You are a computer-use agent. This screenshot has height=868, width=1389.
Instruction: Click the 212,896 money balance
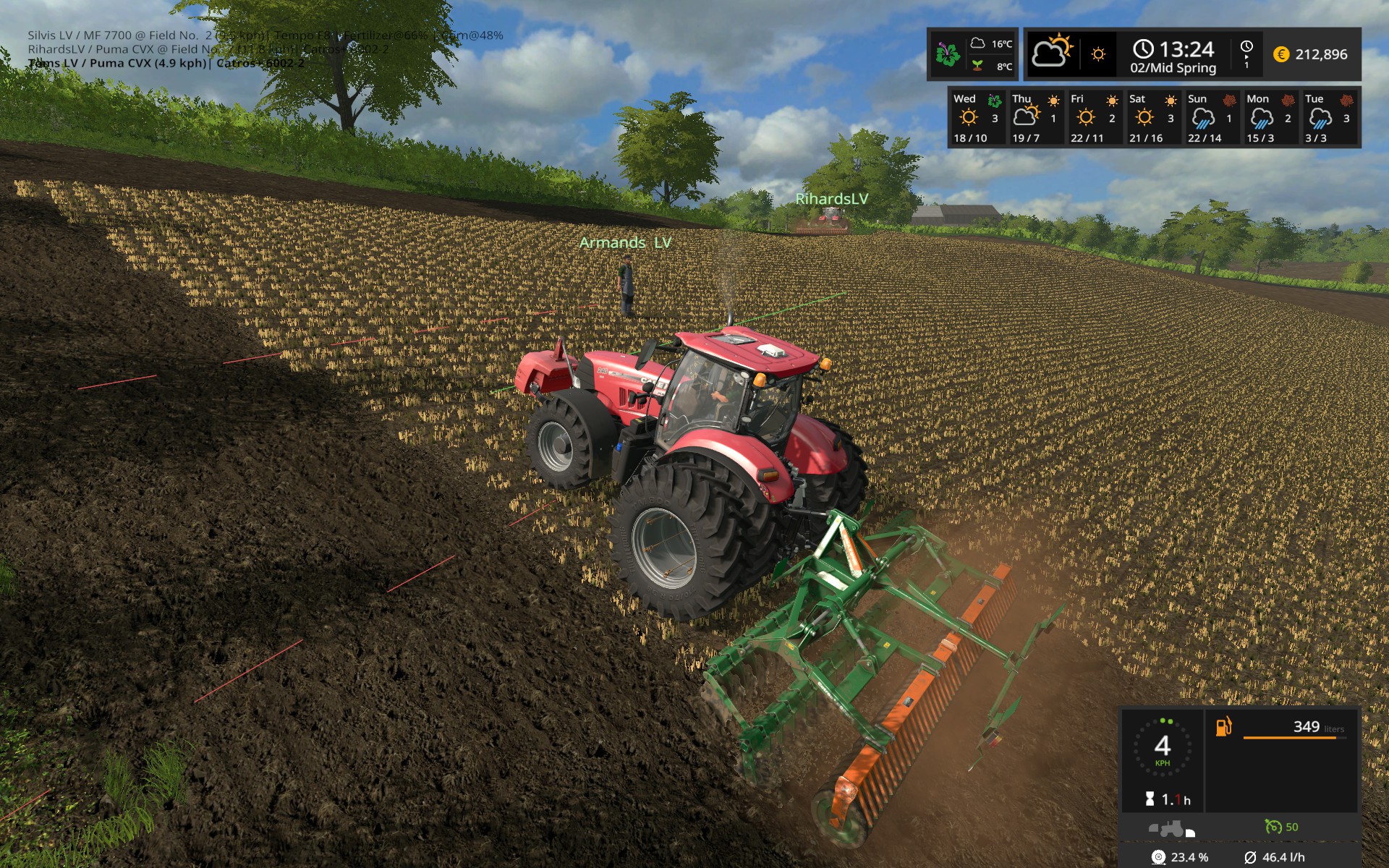(1322, 53)
